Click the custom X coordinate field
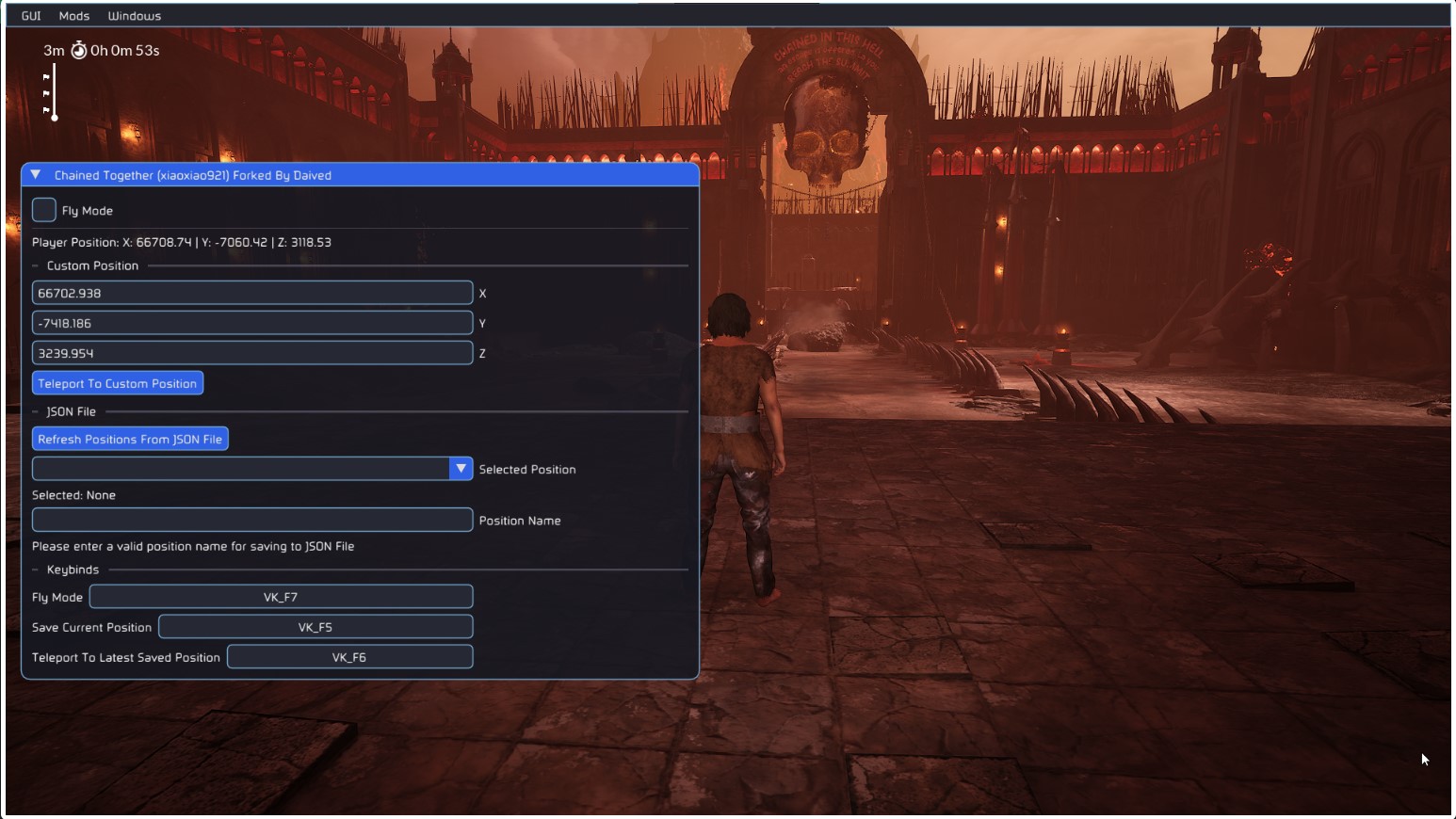This screenshot has width=1456, height=819. 251,293
